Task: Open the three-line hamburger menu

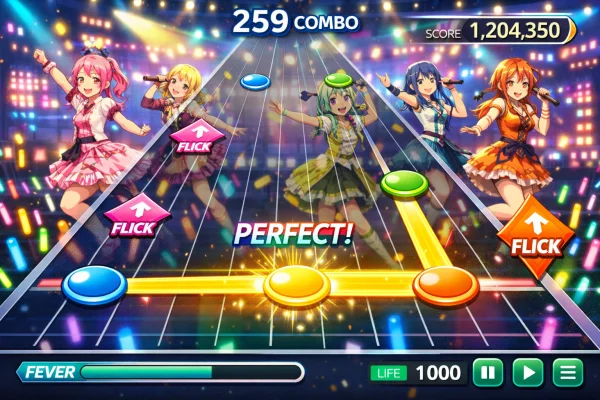Action: pyautogui.click(x=568, y=373)
